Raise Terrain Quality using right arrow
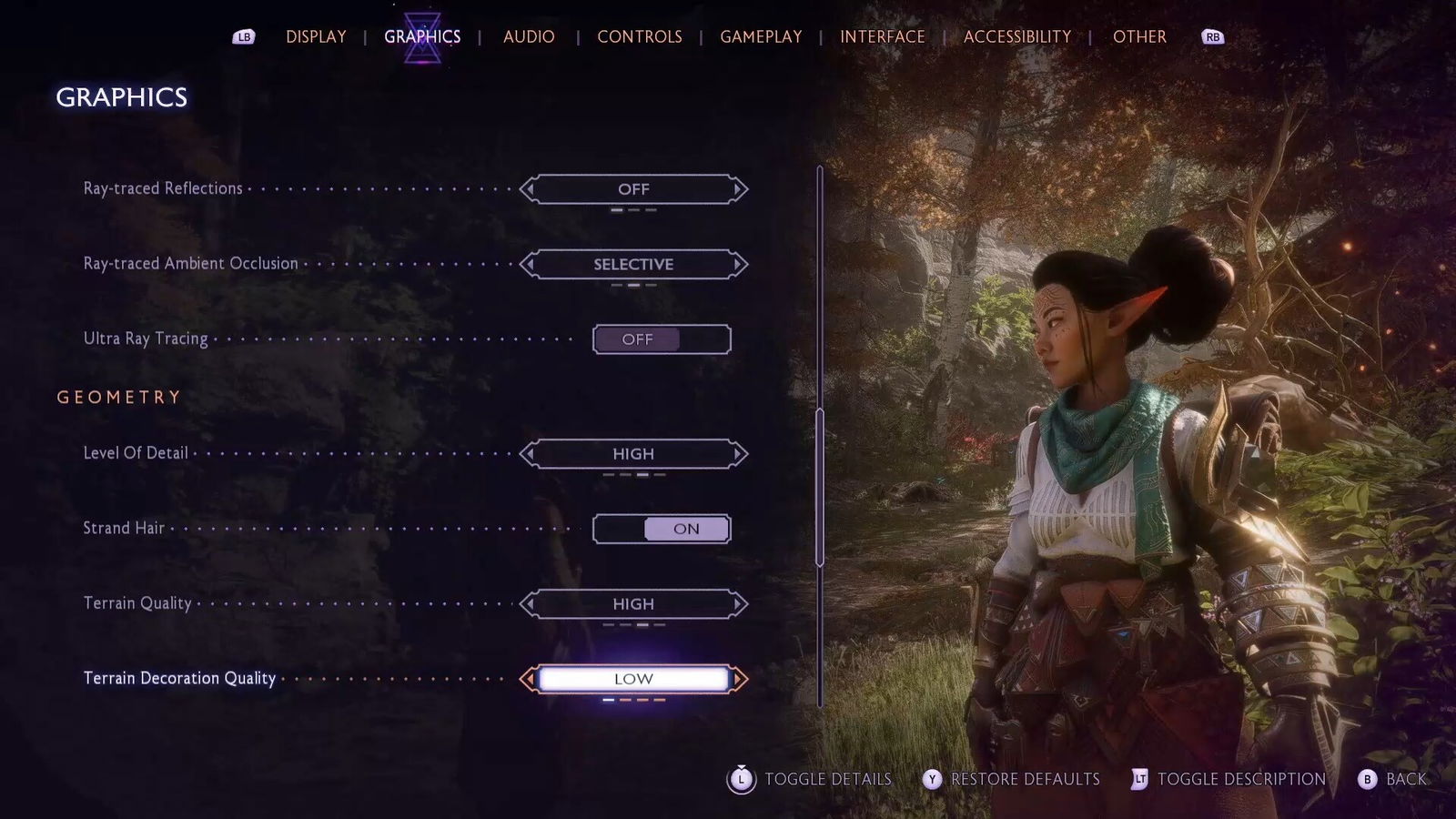1456x819 pixels. (x=739, y=604)
